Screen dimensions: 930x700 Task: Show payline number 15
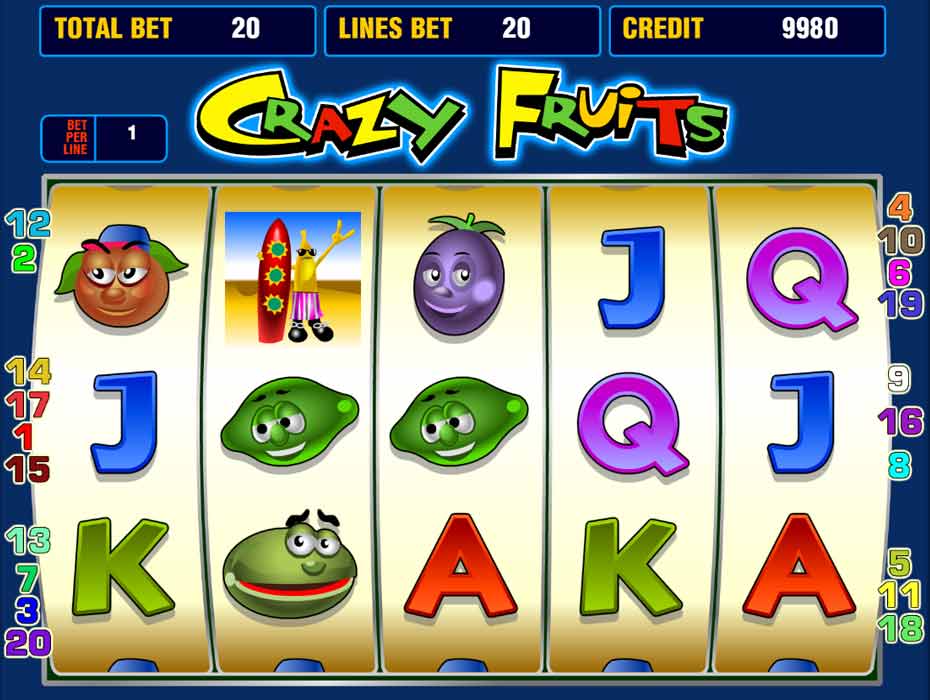coord(27,468)
